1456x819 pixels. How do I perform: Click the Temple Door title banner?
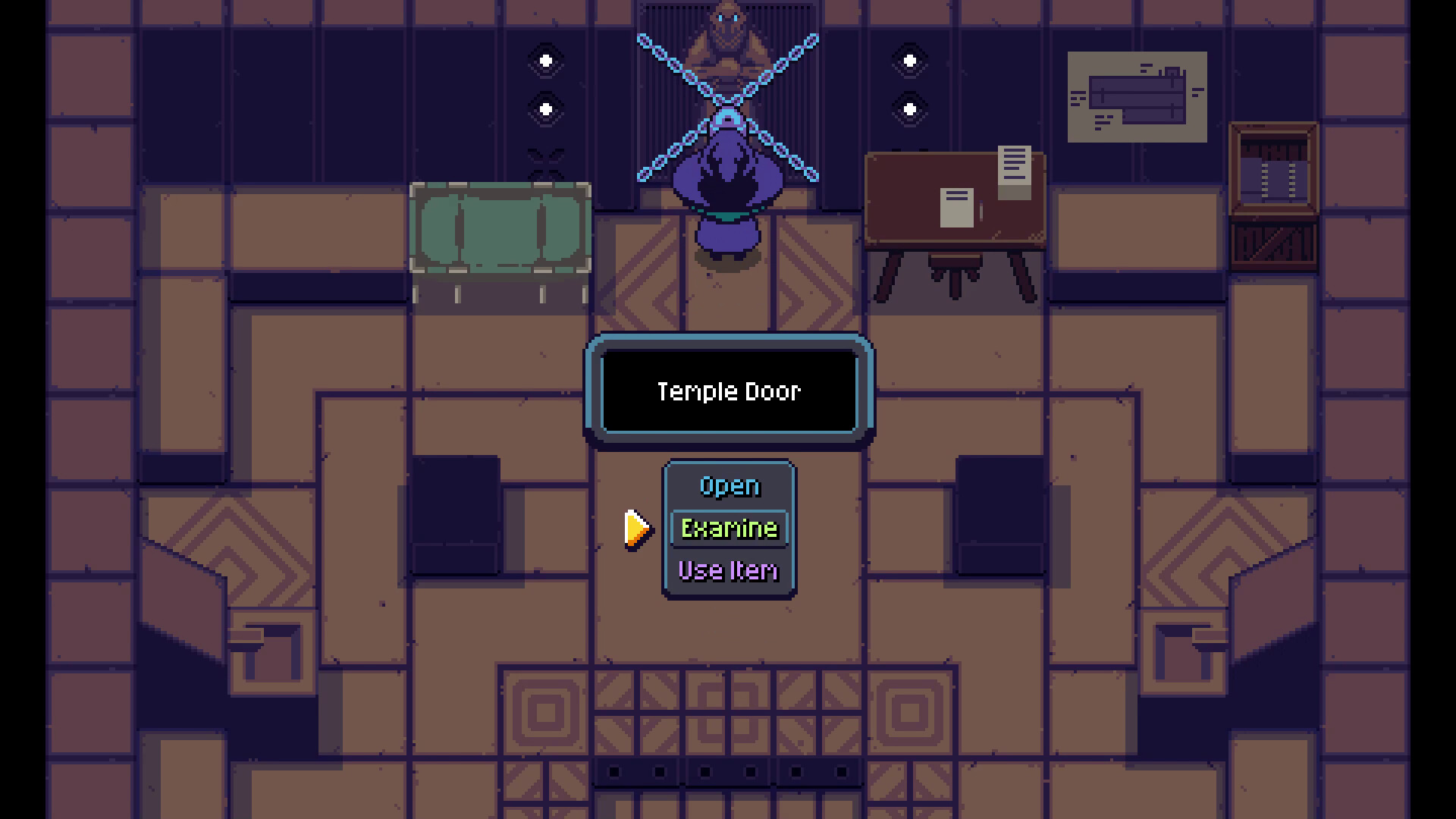click(x=727, y=391)
